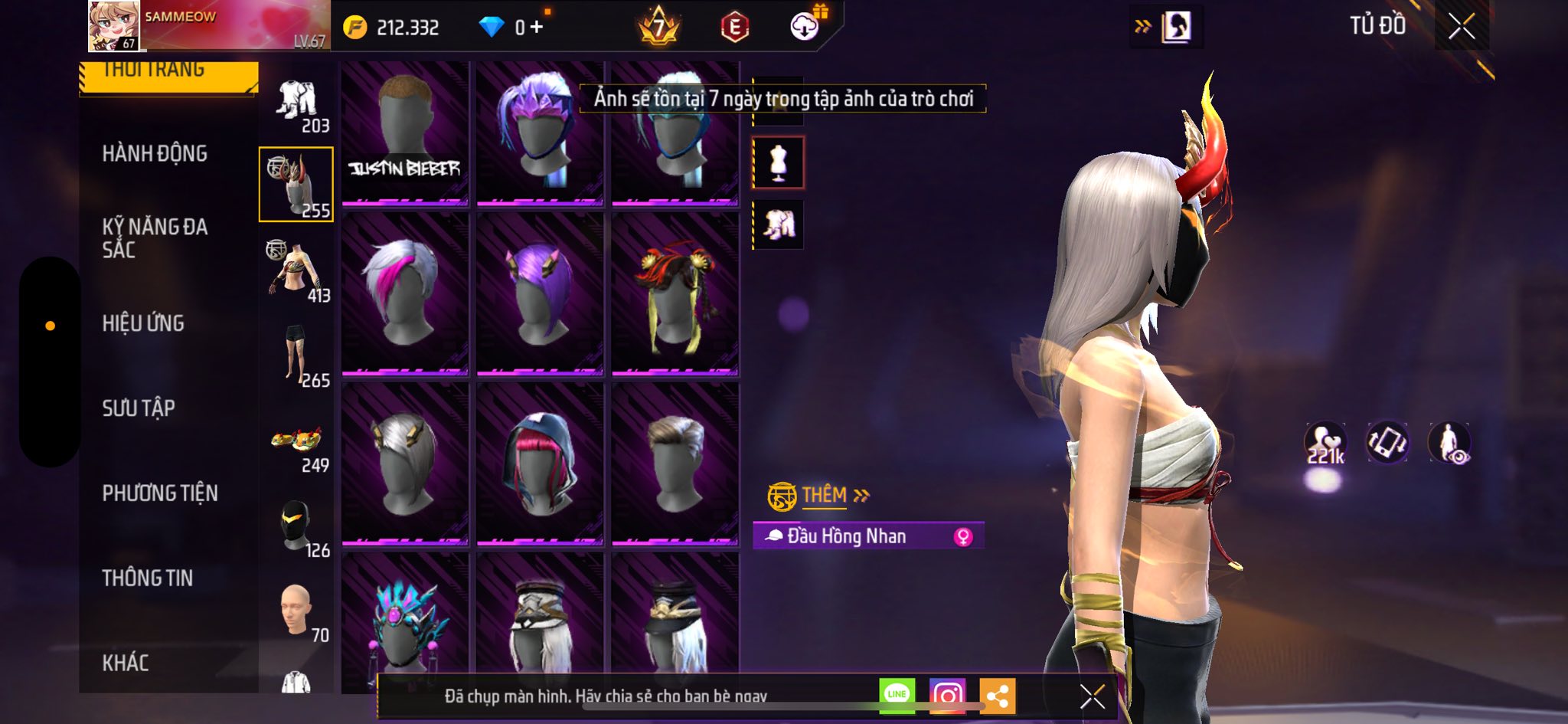The width and height of the screenshot is (1568, 724).
Task: Click the THÊM link
Action: [x=825, y=496]
